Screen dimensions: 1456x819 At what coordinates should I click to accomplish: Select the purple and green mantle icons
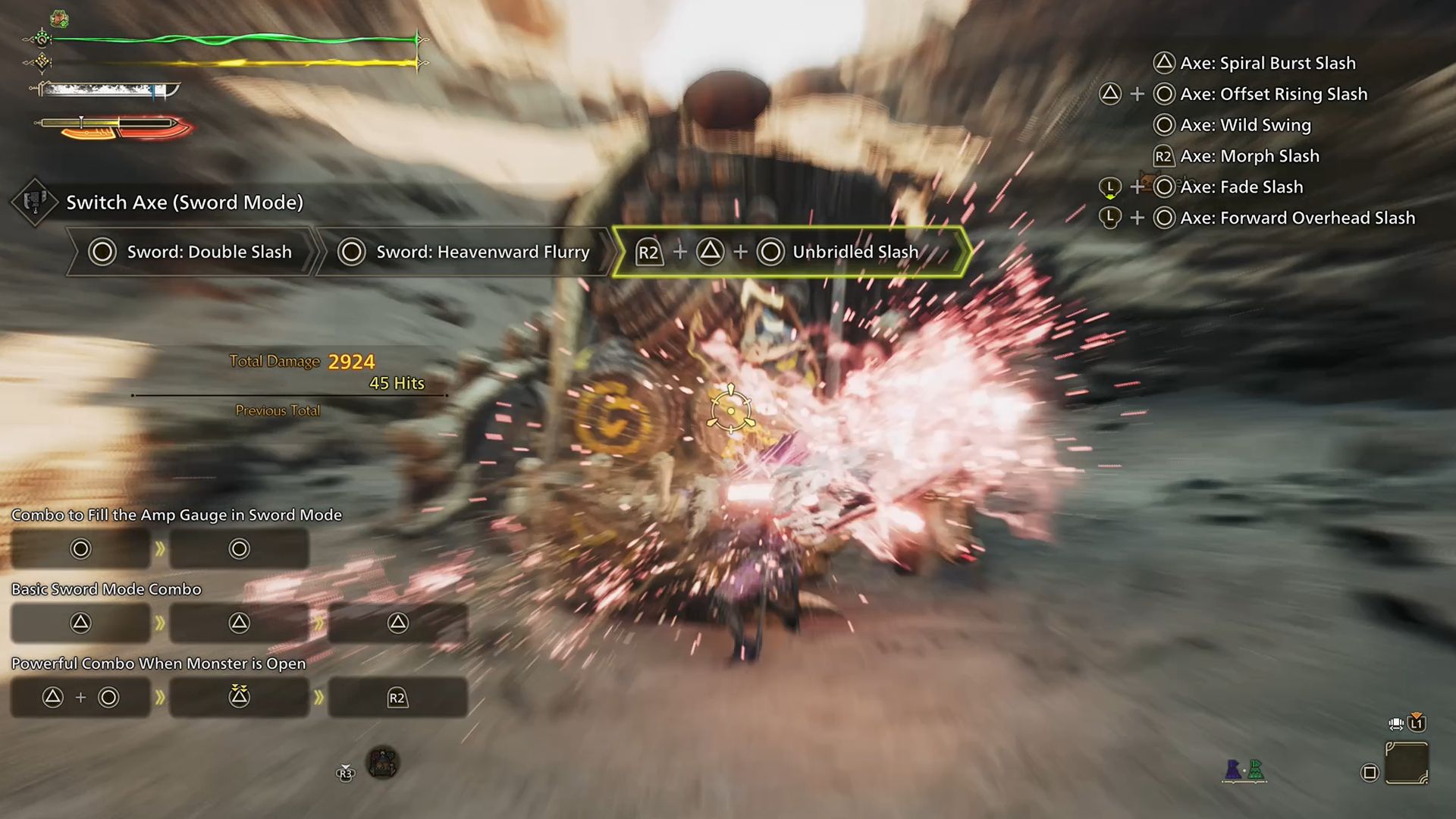[1244, 770]
